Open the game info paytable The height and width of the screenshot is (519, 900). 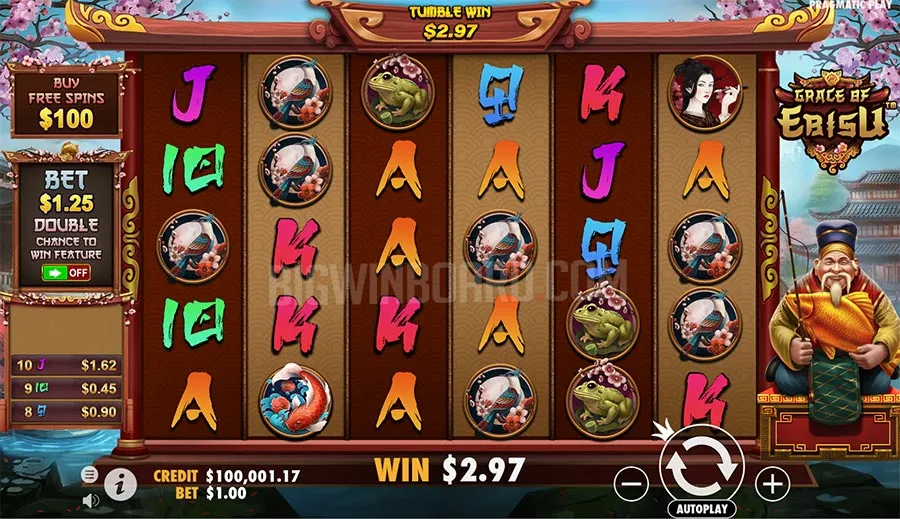click(120, 485)
